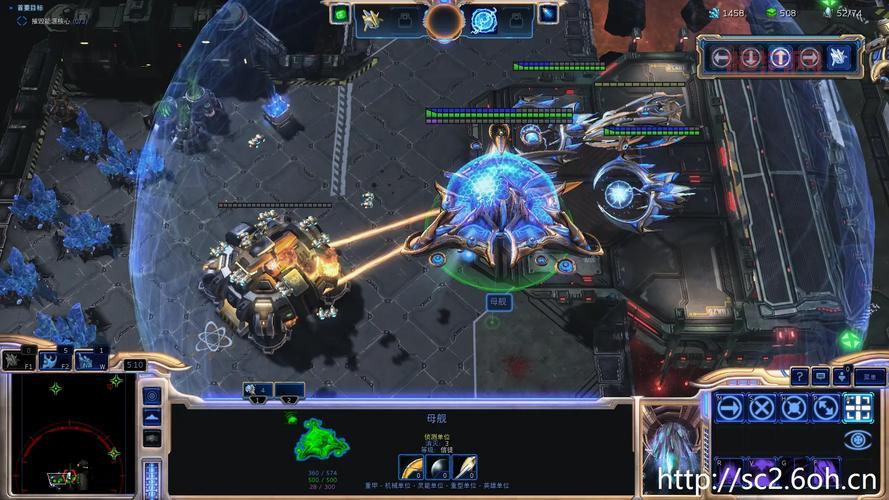Click the eye-shaped detector ability icon
Screen dimensions: 889x500
[858, 439]
